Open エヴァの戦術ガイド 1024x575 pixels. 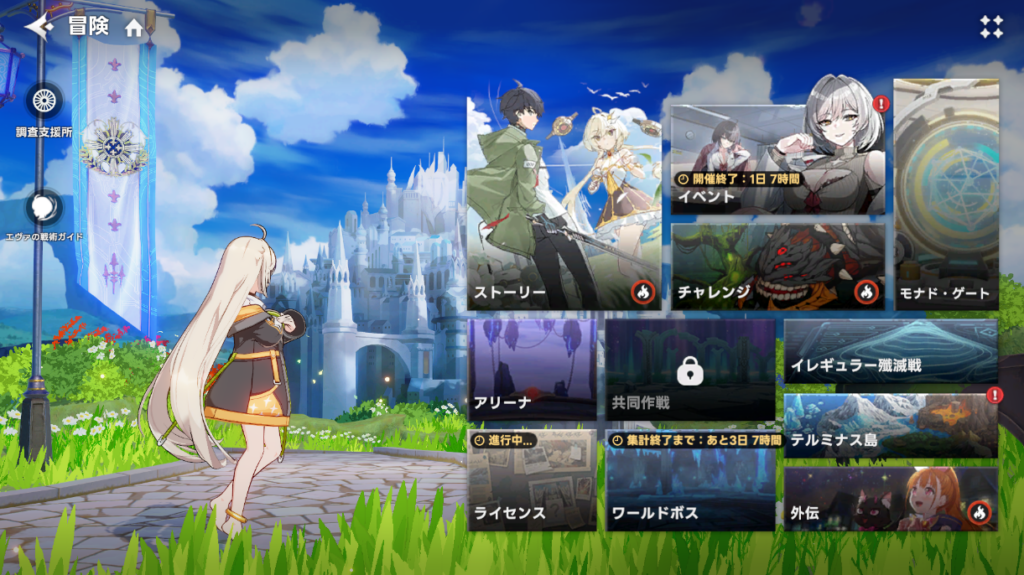[x=43, y=208]
